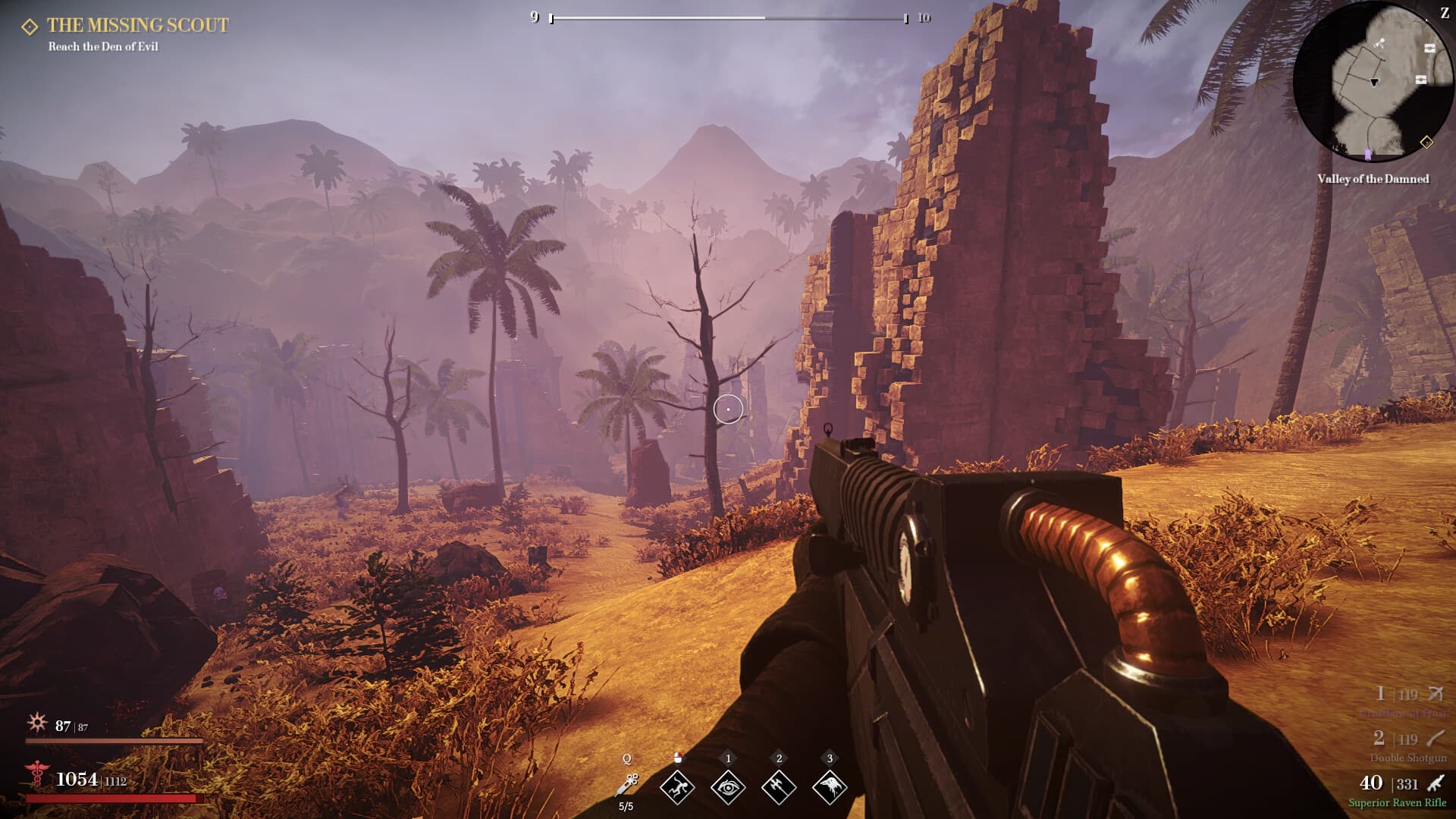Click the yellow quest diamond on the minimap edge
This screenshot has width=1456, height=819.
tap(1427, 143)
